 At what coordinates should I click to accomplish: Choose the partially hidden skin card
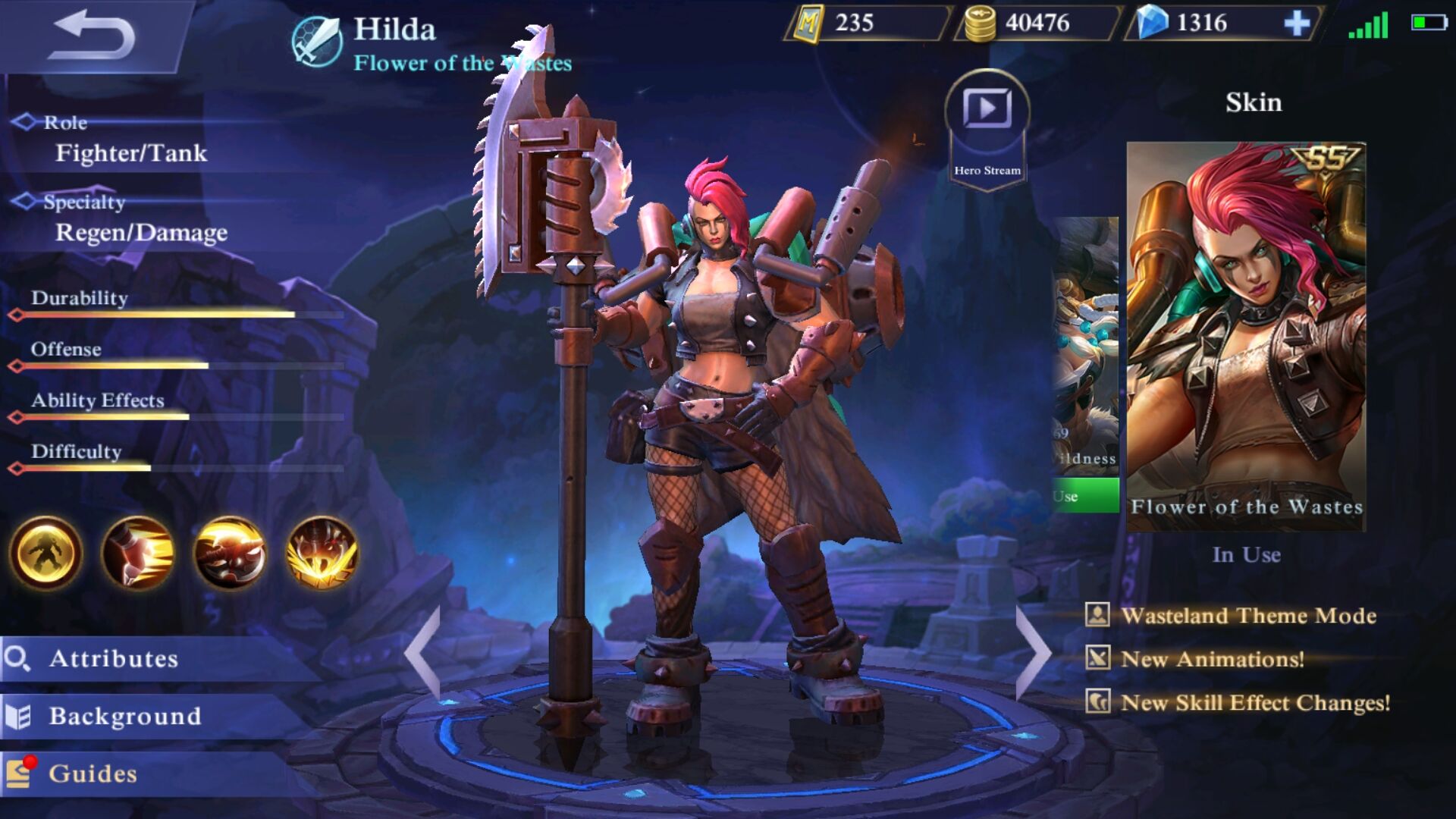click(1086, 341)
